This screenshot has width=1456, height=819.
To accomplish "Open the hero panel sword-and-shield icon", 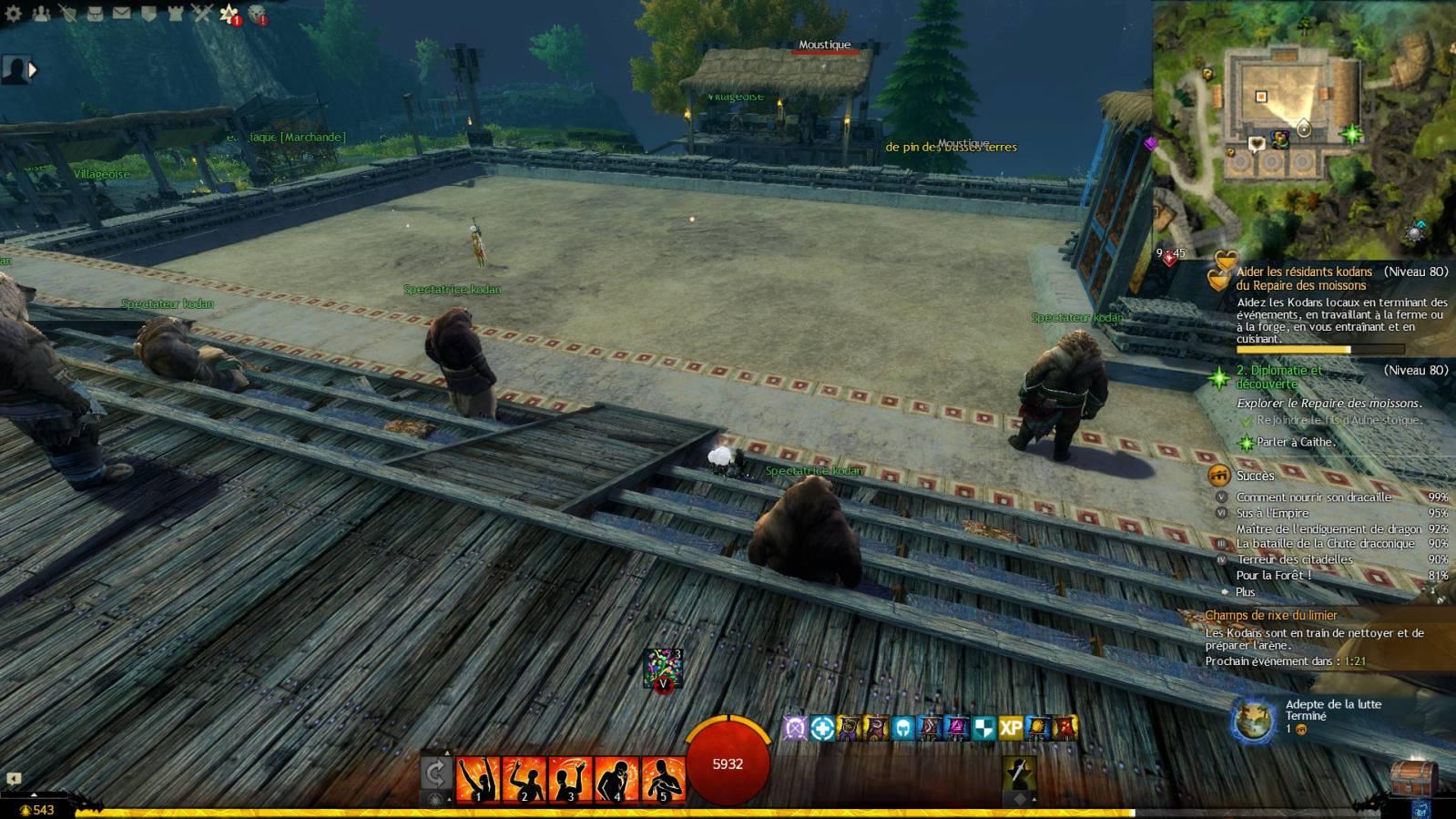I will click(x=67, y=14).
